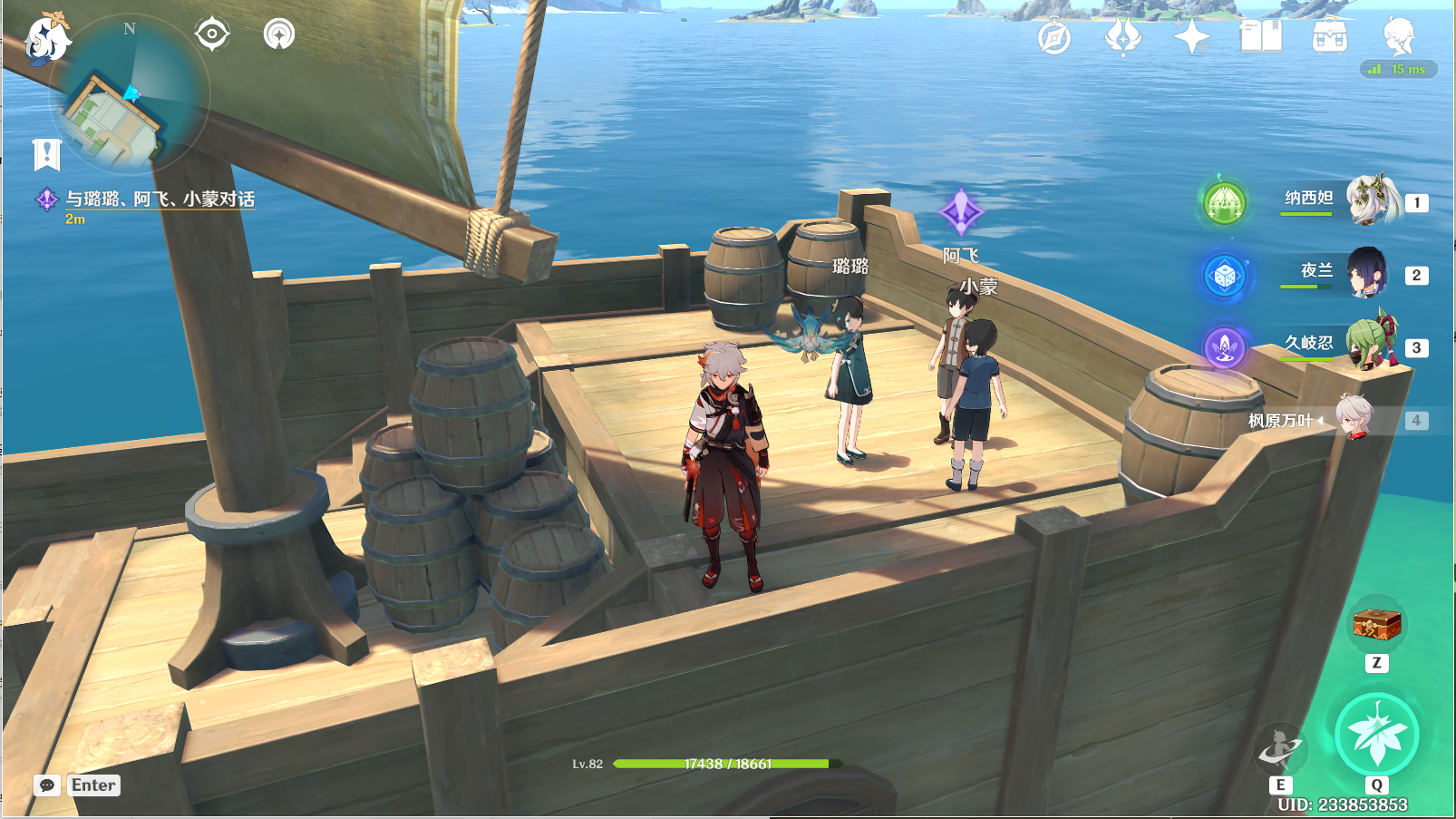Viewport: 1456px width, 819px height.
Task: Open the wish star icon
Action: tap(1191, 37)
